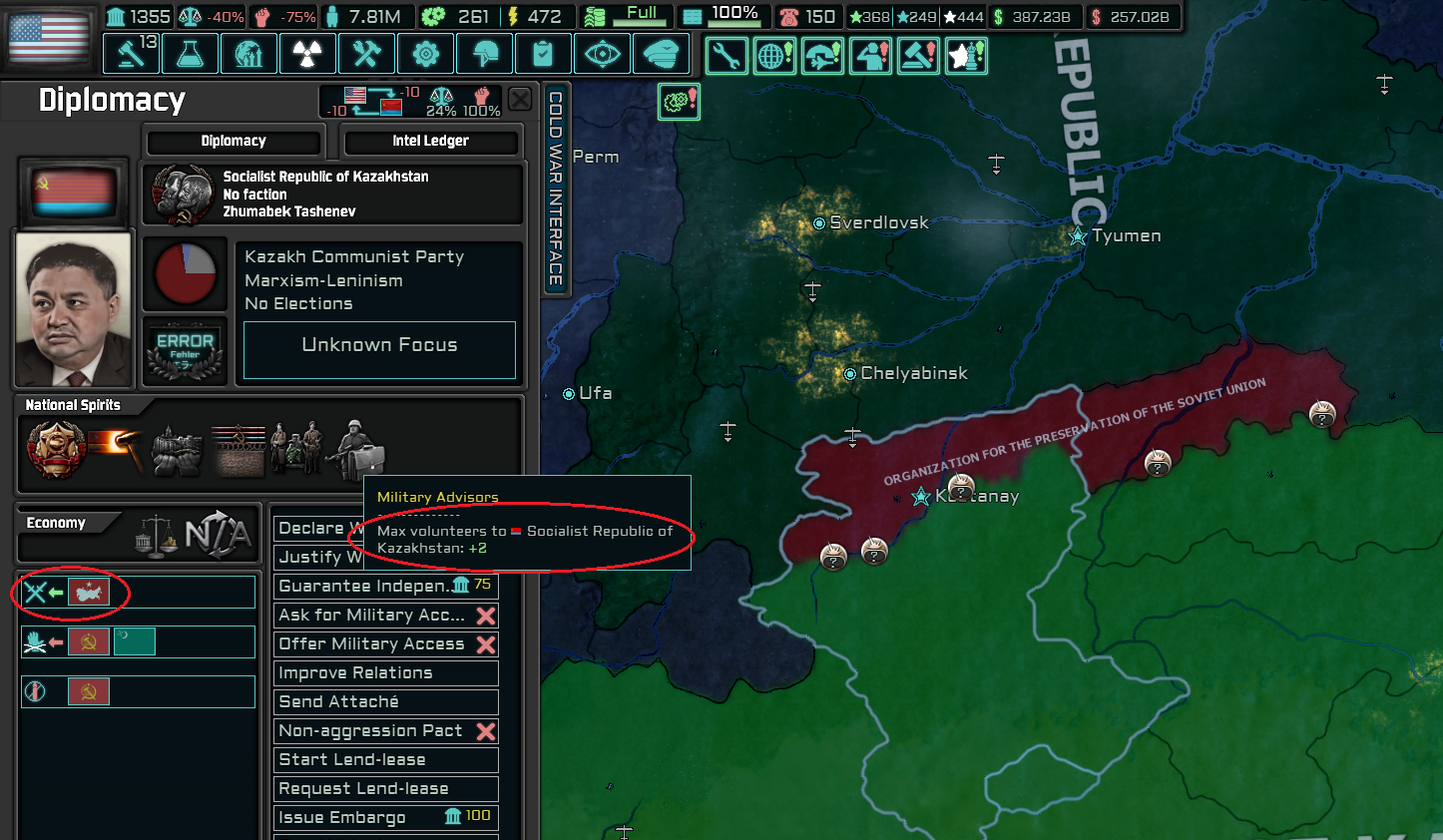Open the Officer Corps panel with the cap icon
Viewport: 1443px width, 840px height.
click(x=661, y=54)
